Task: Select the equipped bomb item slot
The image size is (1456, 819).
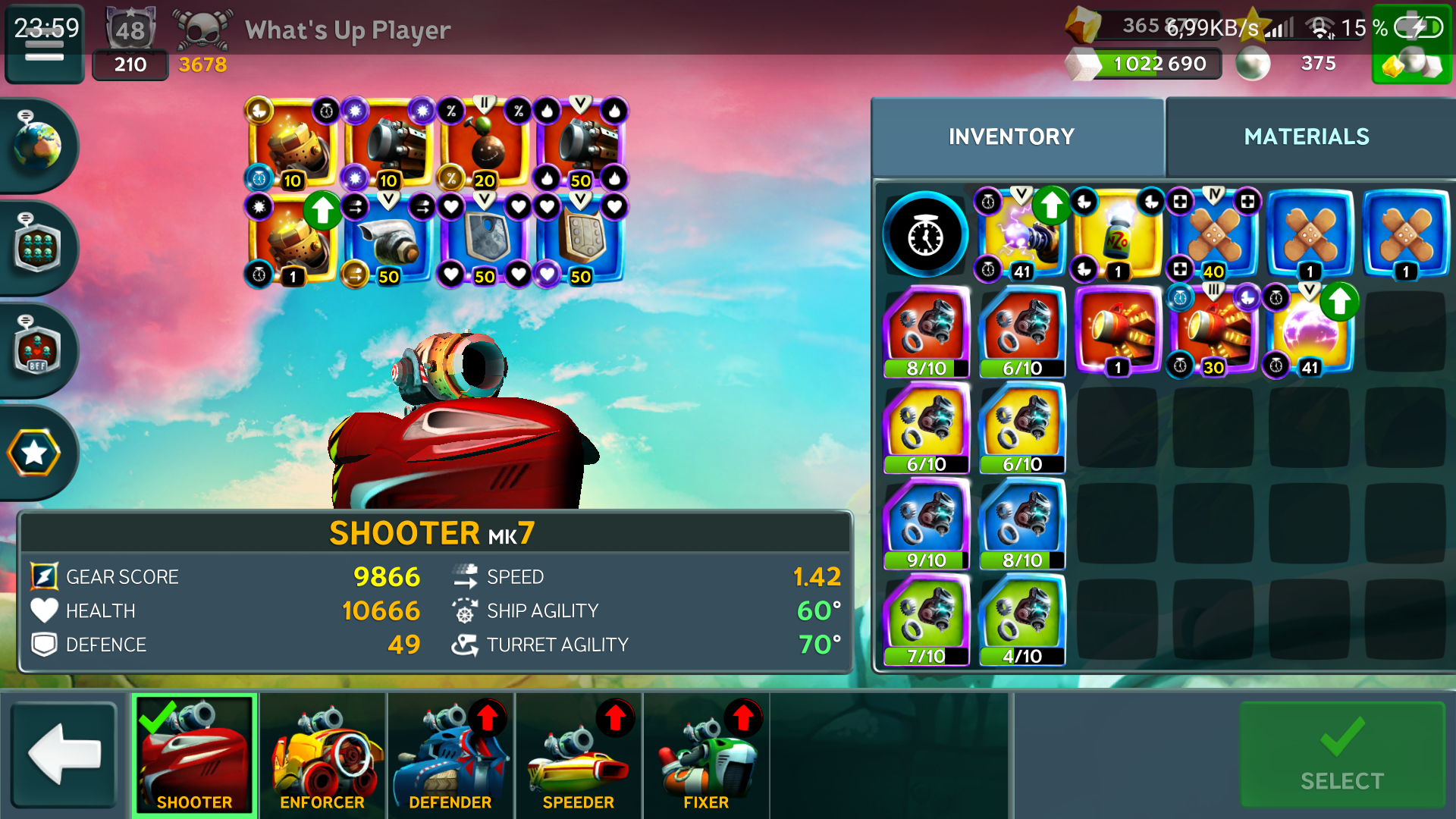Action: point(485,144)
